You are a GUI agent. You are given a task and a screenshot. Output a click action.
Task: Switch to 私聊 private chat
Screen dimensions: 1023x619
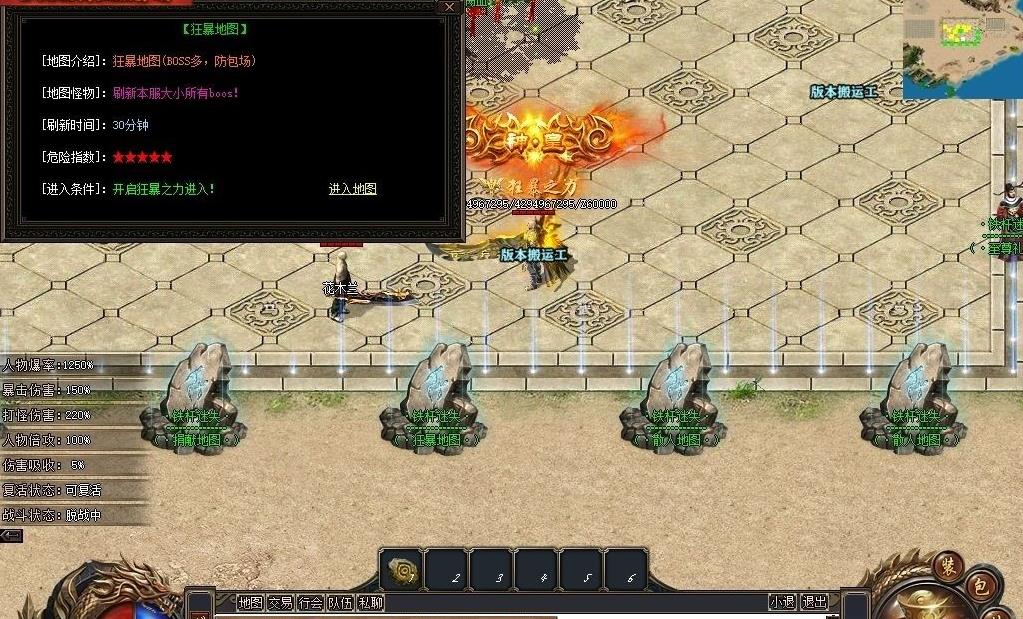(371, 602)
